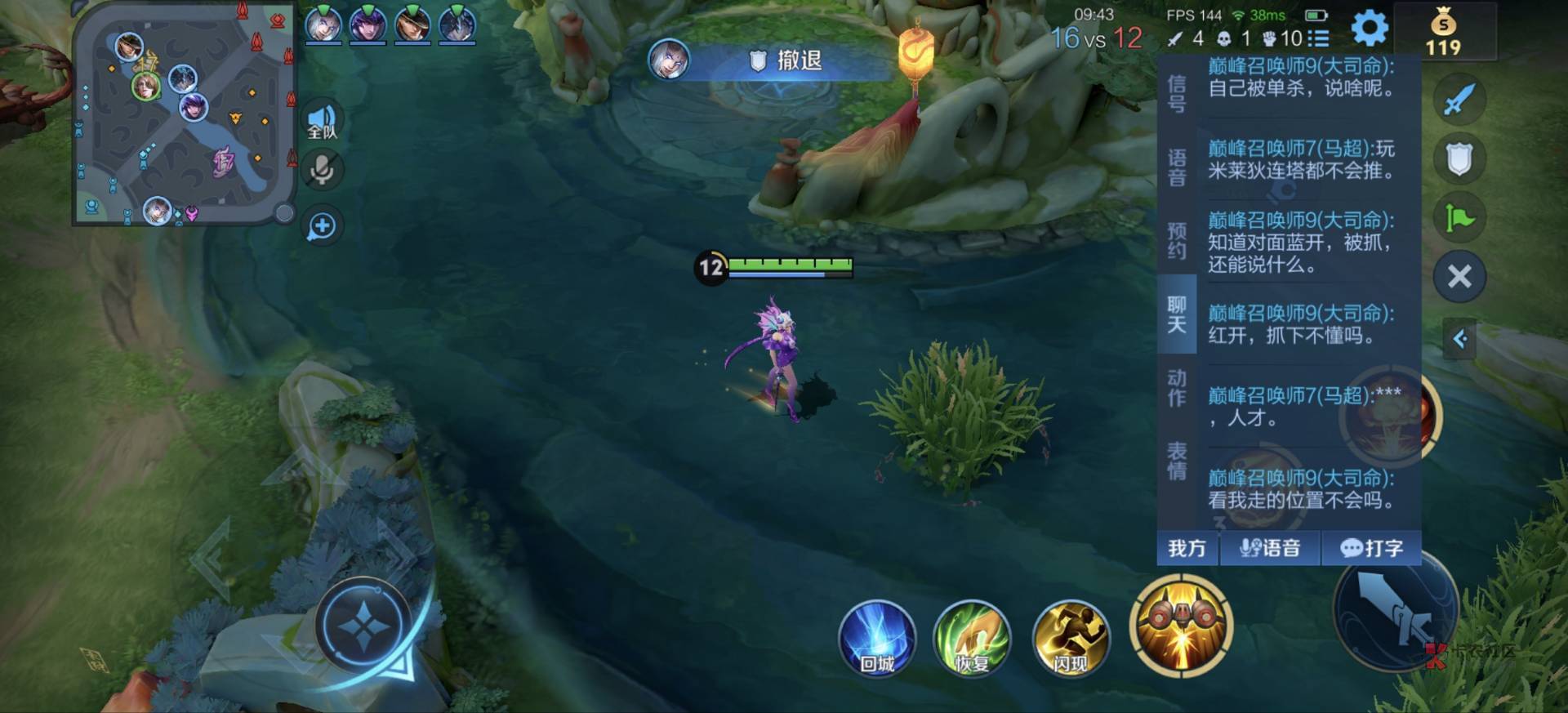Use the 回城 recall ability

877,639
